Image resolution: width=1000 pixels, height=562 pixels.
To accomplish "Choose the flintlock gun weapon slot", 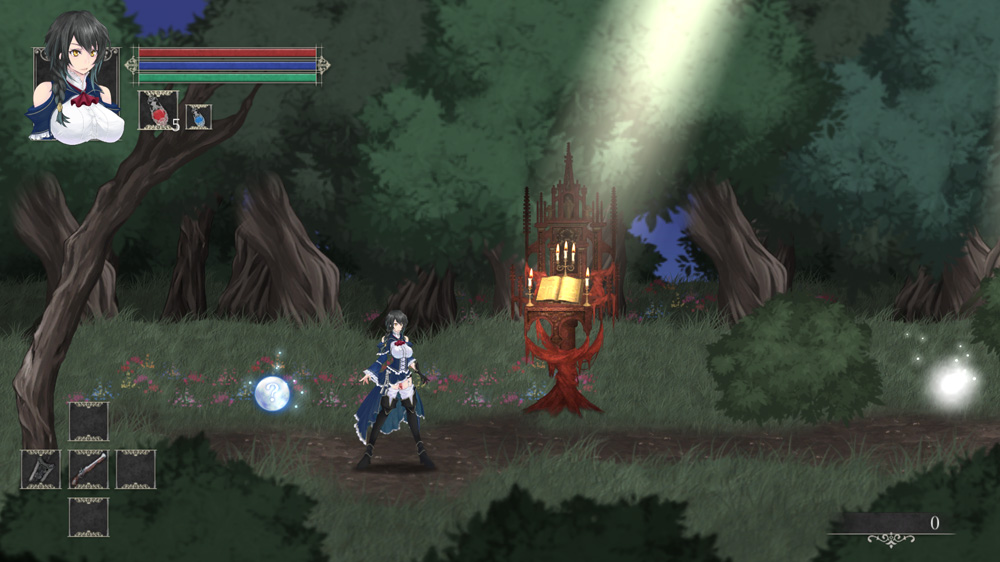I will 88,469.
